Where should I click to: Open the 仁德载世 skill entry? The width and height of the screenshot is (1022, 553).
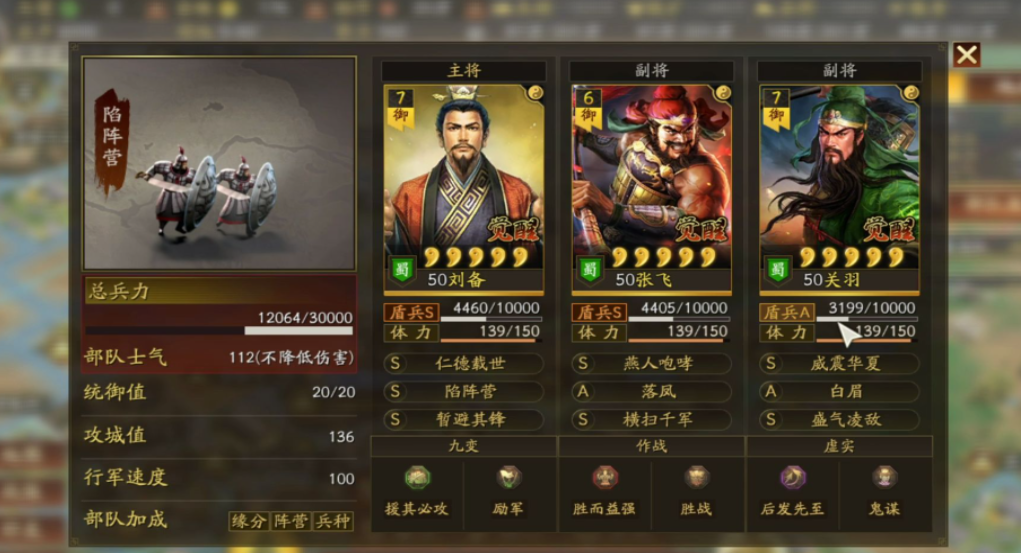click(x=464, y=364)
